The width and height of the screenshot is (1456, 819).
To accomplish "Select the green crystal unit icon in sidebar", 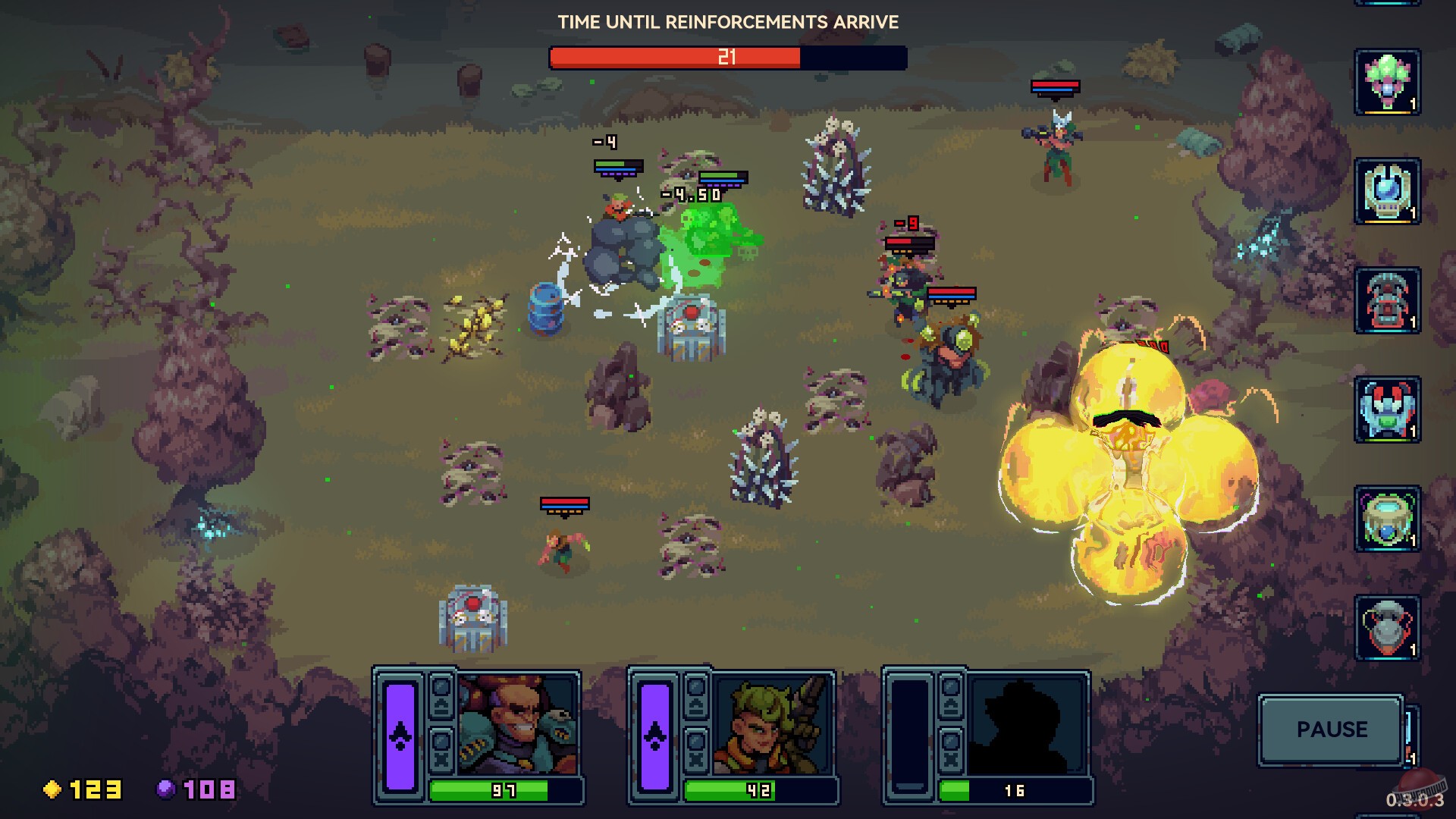I will (1388, 83).
